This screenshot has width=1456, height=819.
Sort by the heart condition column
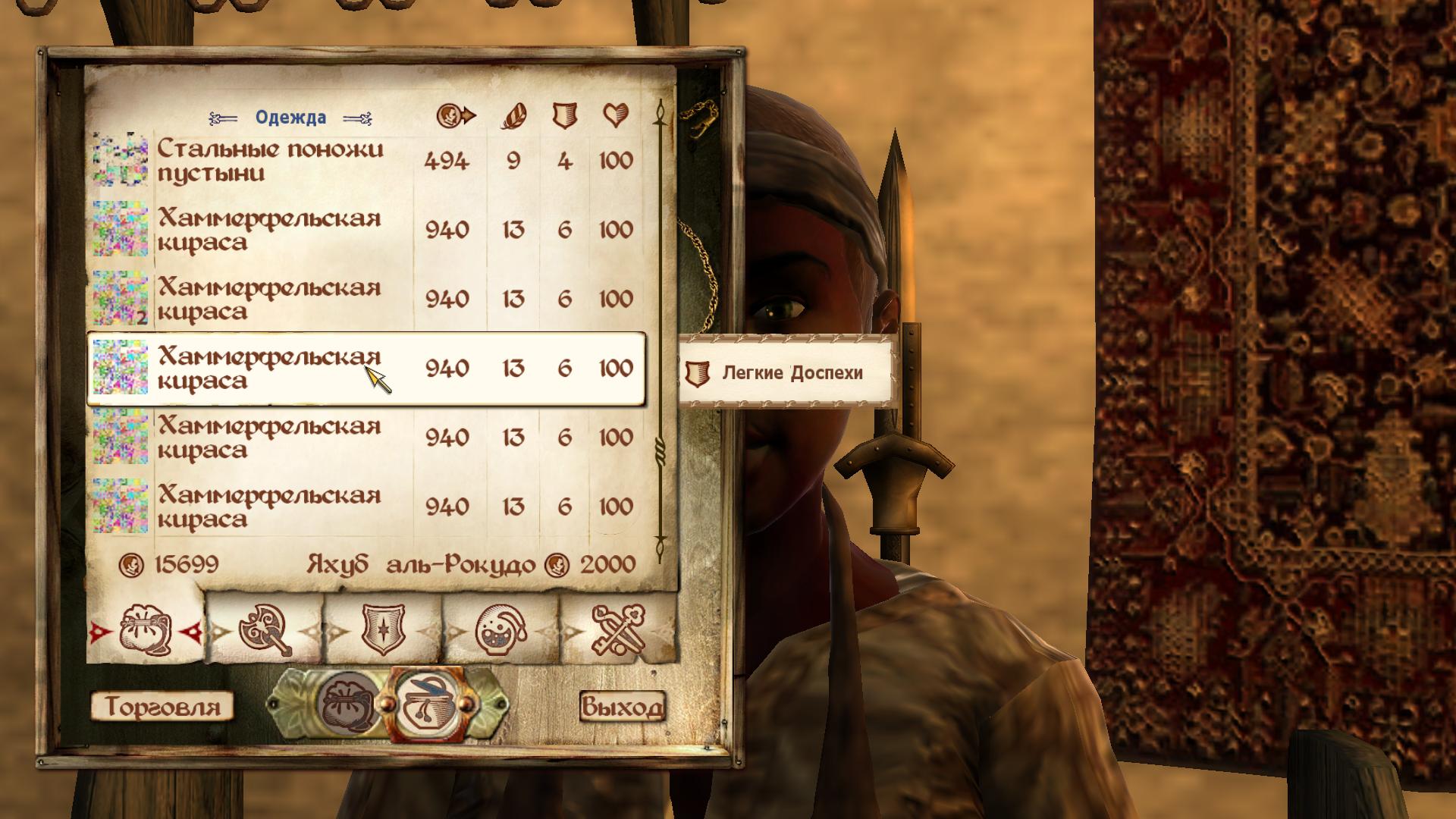[x=616, y=115]
